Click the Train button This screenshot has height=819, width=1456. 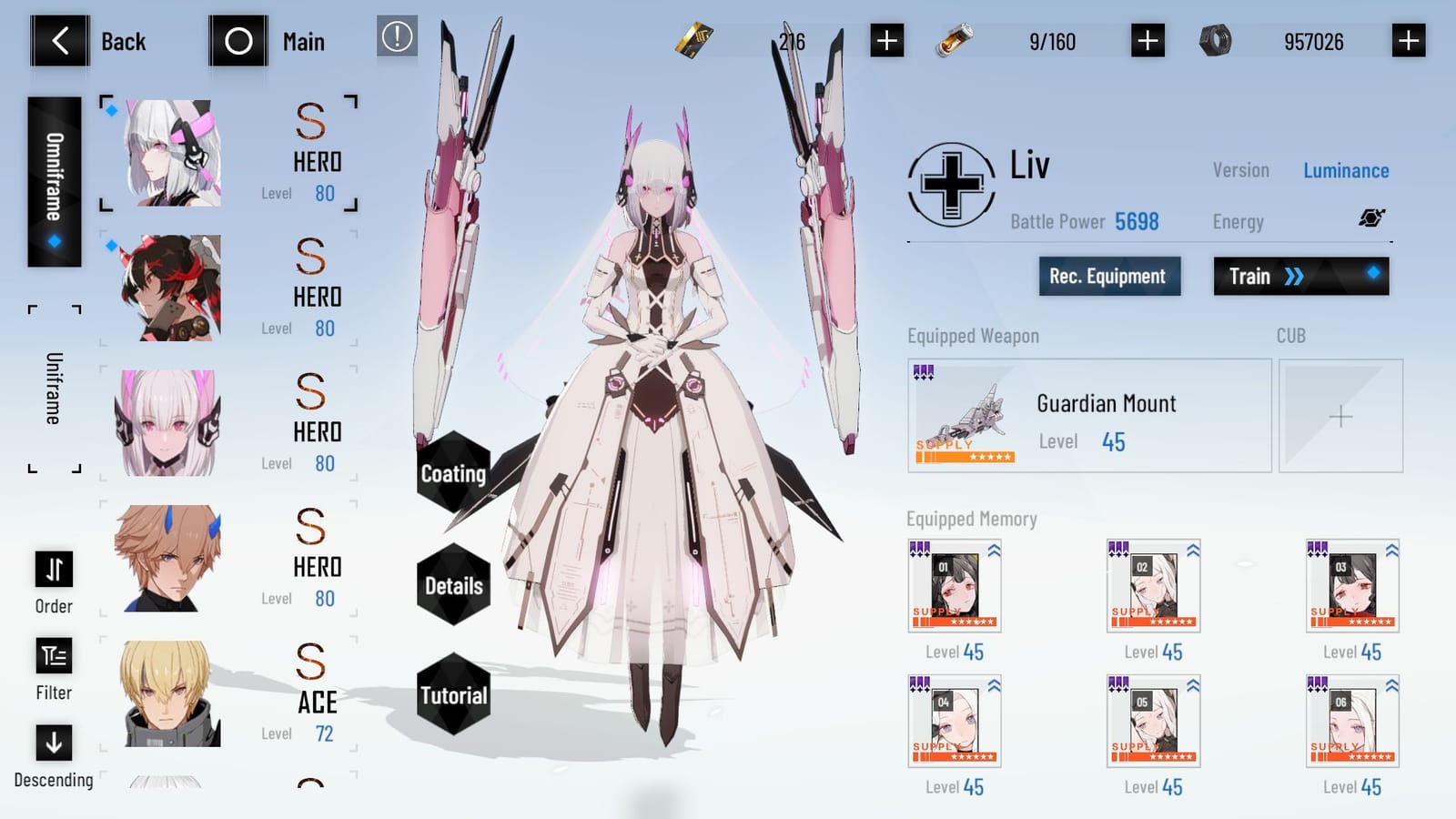pos(1299,276)
